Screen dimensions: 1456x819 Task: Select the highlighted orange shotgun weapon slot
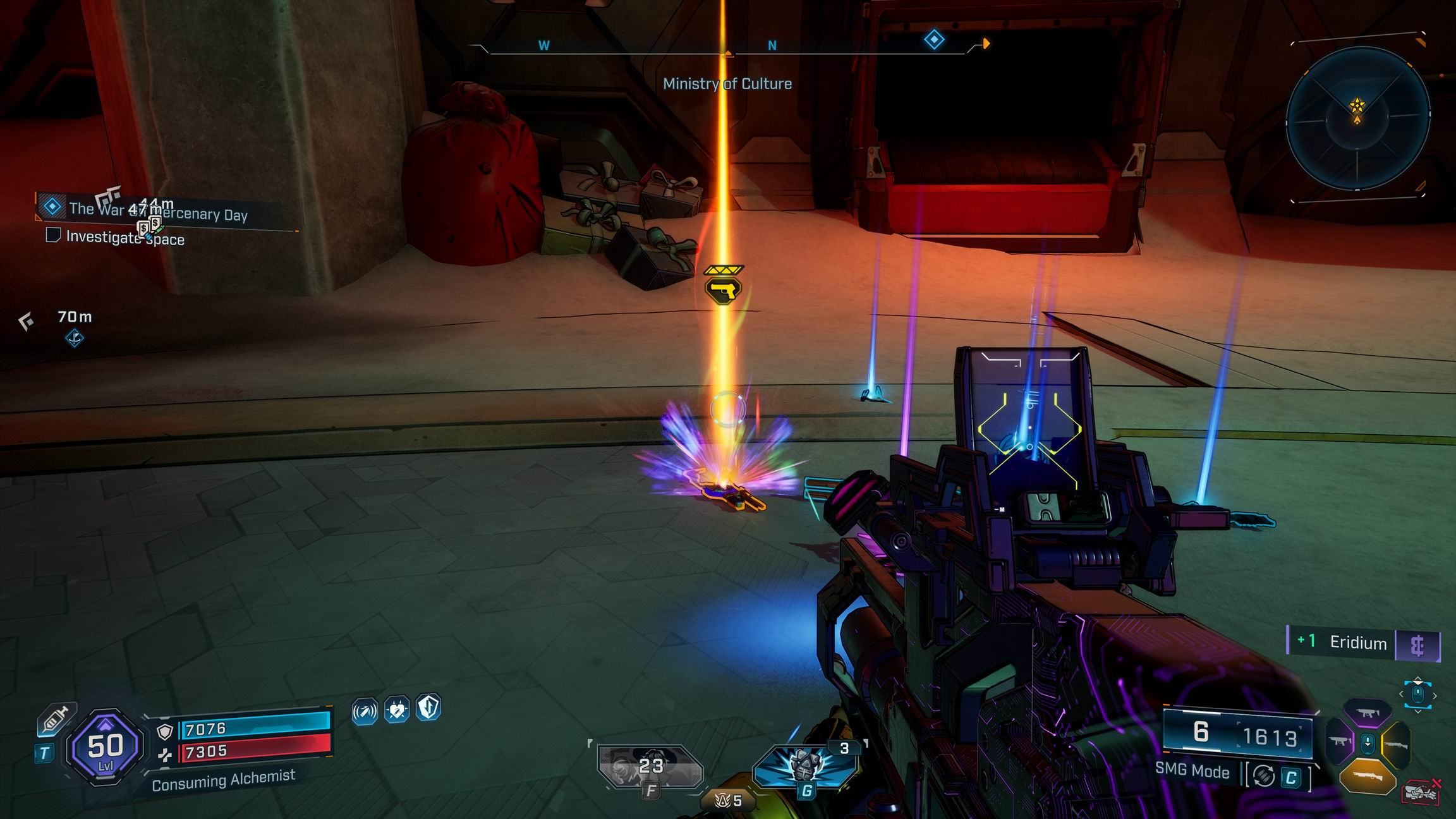pos(1367,777)
